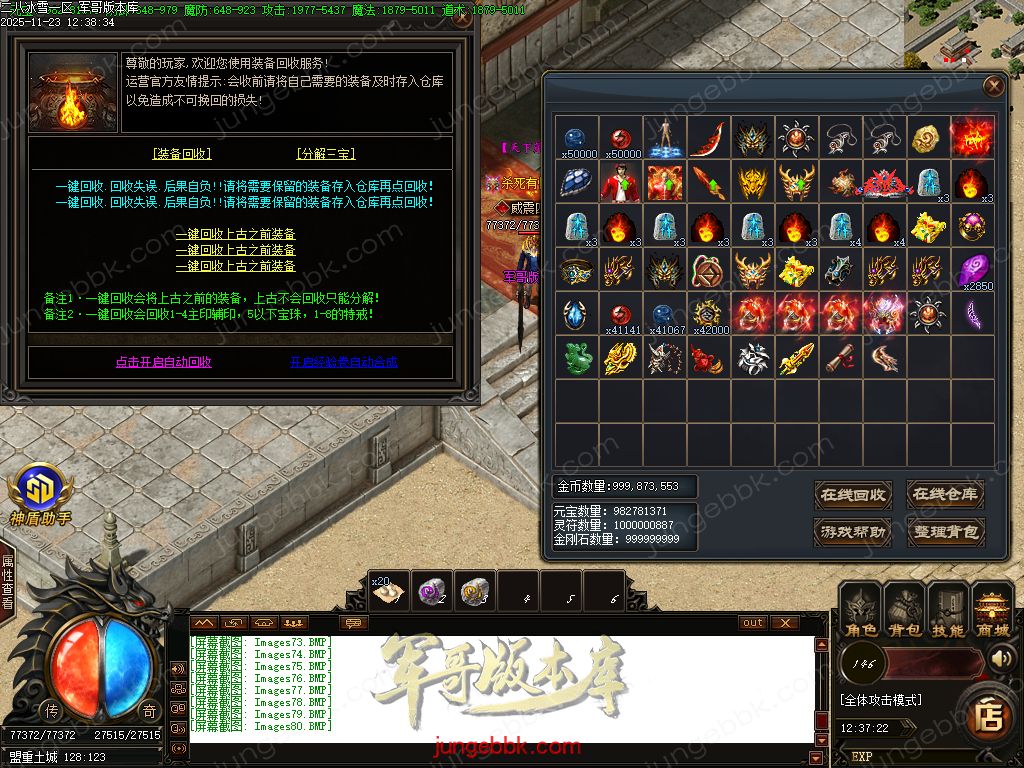Click the round 店 store button

coord(990,714)
